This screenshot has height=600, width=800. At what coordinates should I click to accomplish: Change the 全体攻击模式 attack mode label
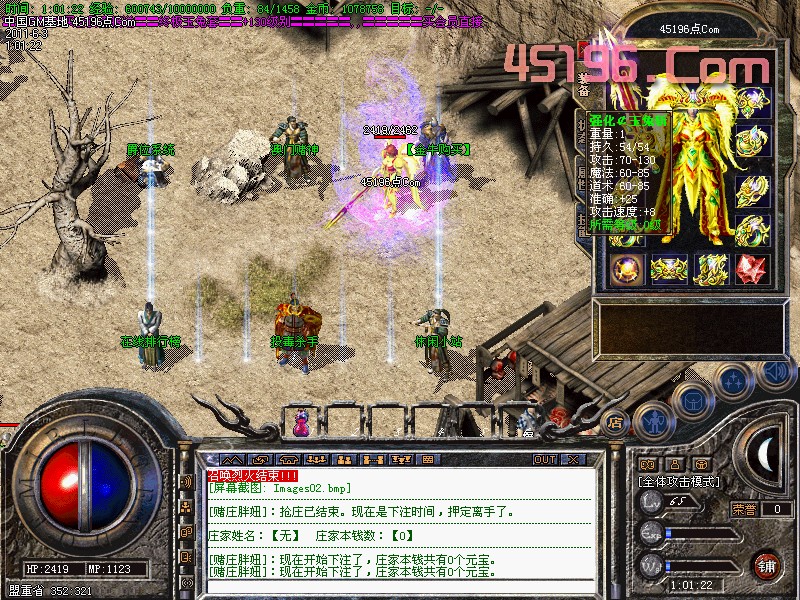677,481
